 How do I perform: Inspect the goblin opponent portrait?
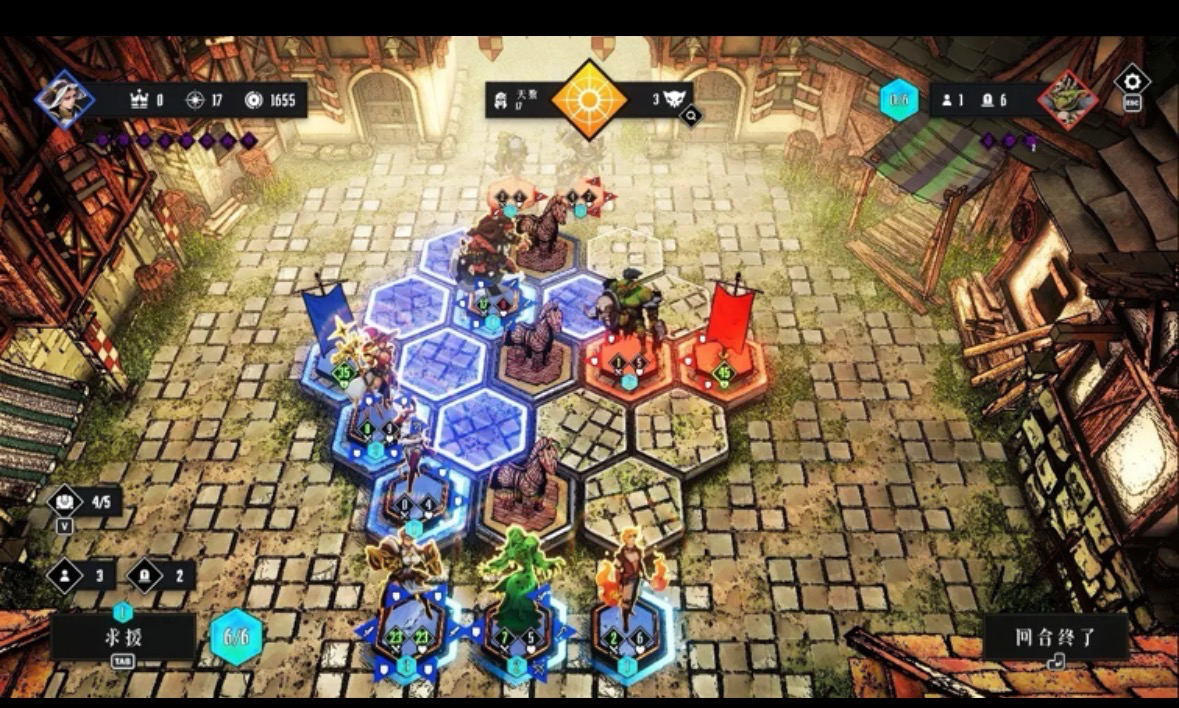[1067, 99]
